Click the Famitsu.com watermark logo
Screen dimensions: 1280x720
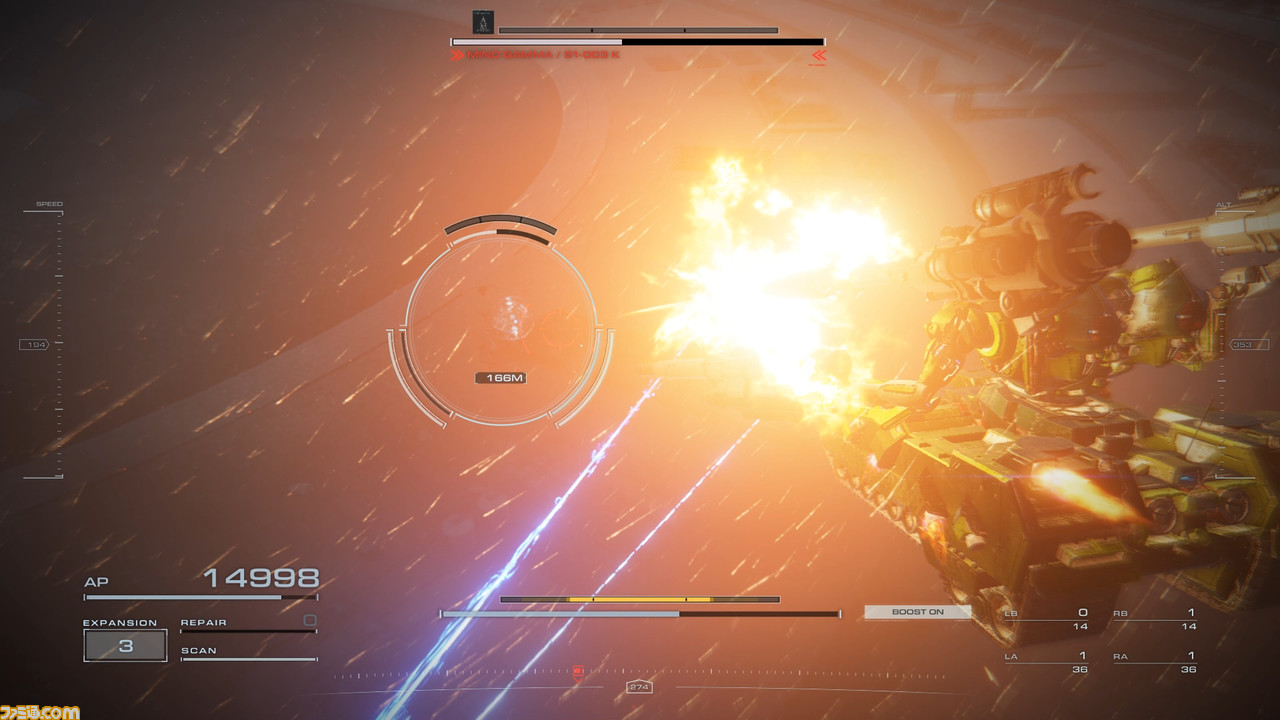pos(40,711)
